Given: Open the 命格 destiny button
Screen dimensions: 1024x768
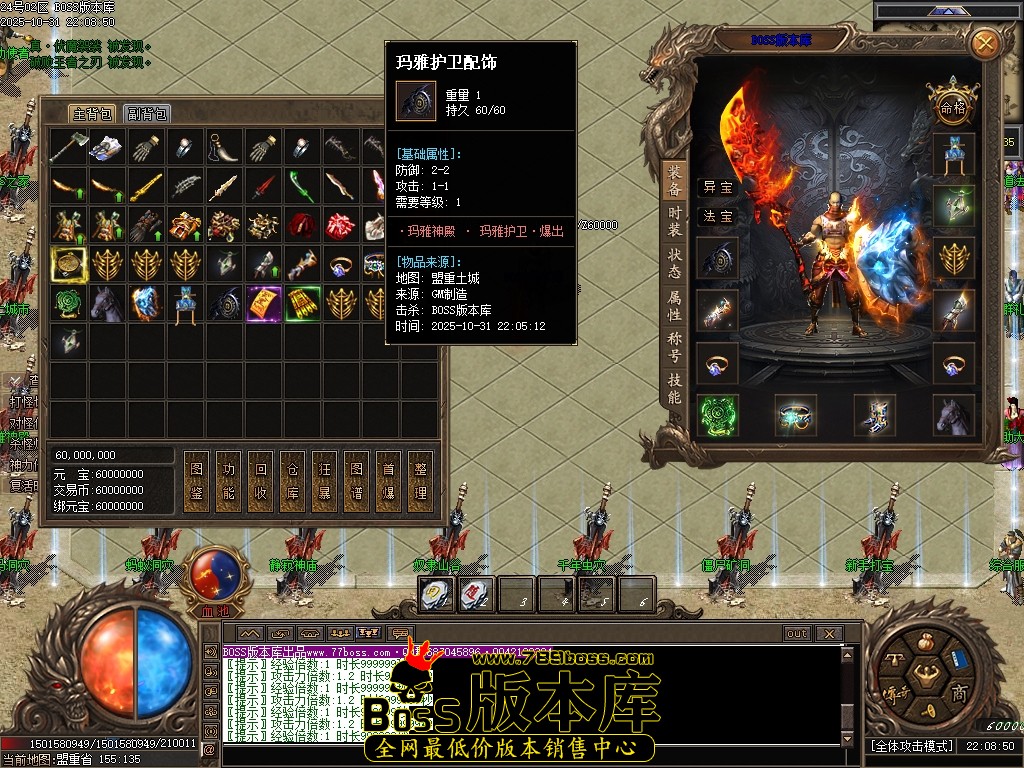Looking at the screenshot, I should click(x=952, y=105).
